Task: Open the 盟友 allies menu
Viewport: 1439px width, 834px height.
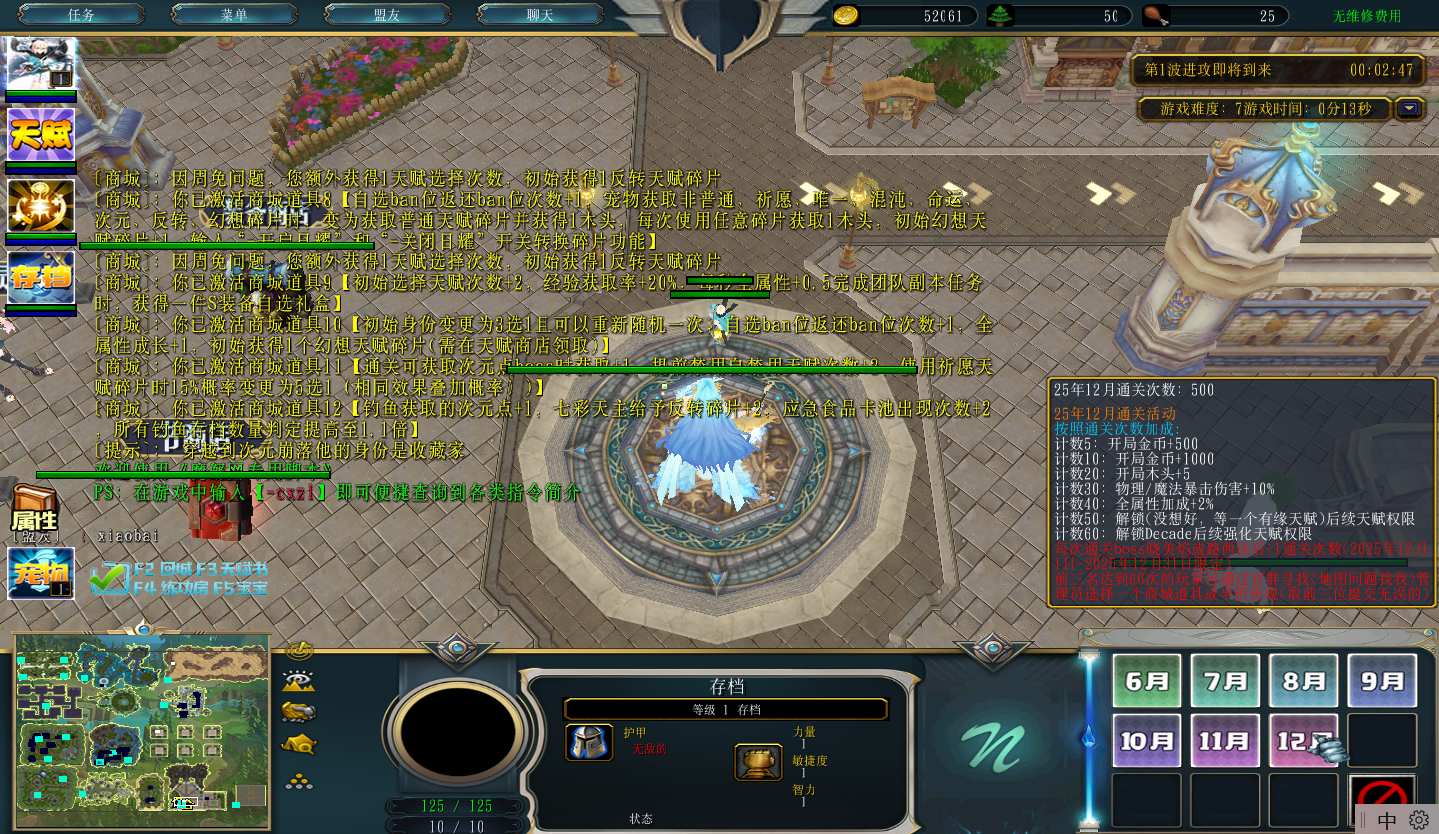Action: pyautogui.click(x=387, y=15)
